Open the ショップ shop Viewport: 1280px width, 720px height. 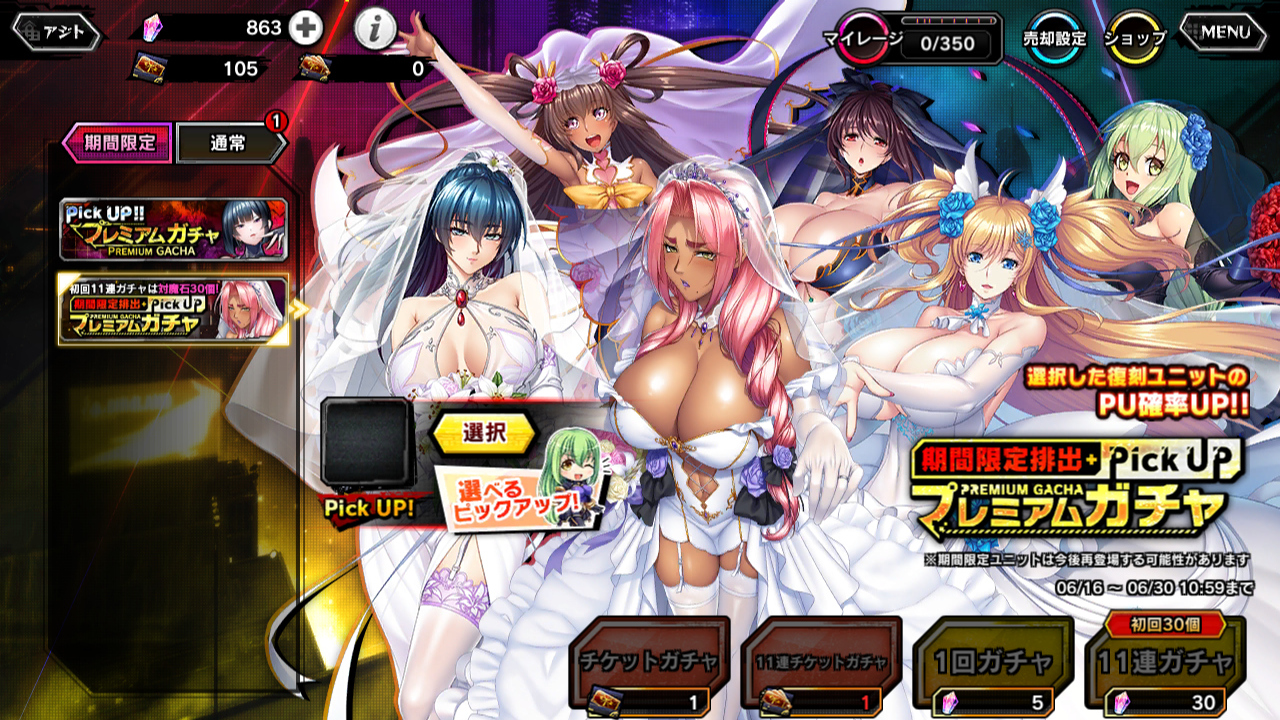(x=1135, y=38)
